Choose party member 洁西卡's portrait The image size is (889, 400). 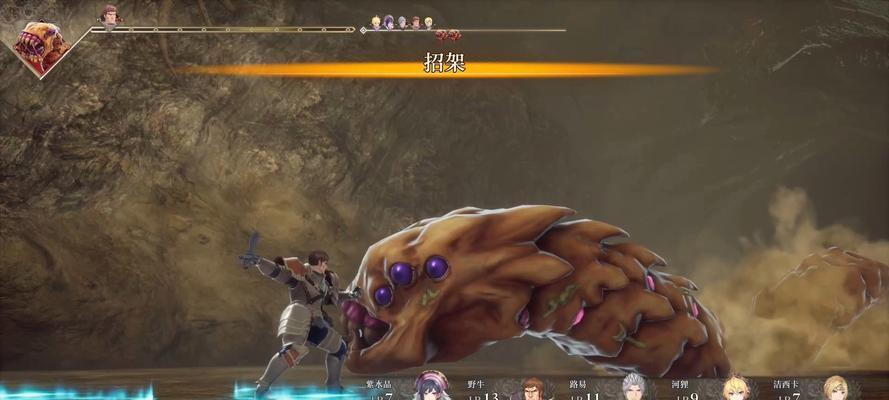coord(834,387)
